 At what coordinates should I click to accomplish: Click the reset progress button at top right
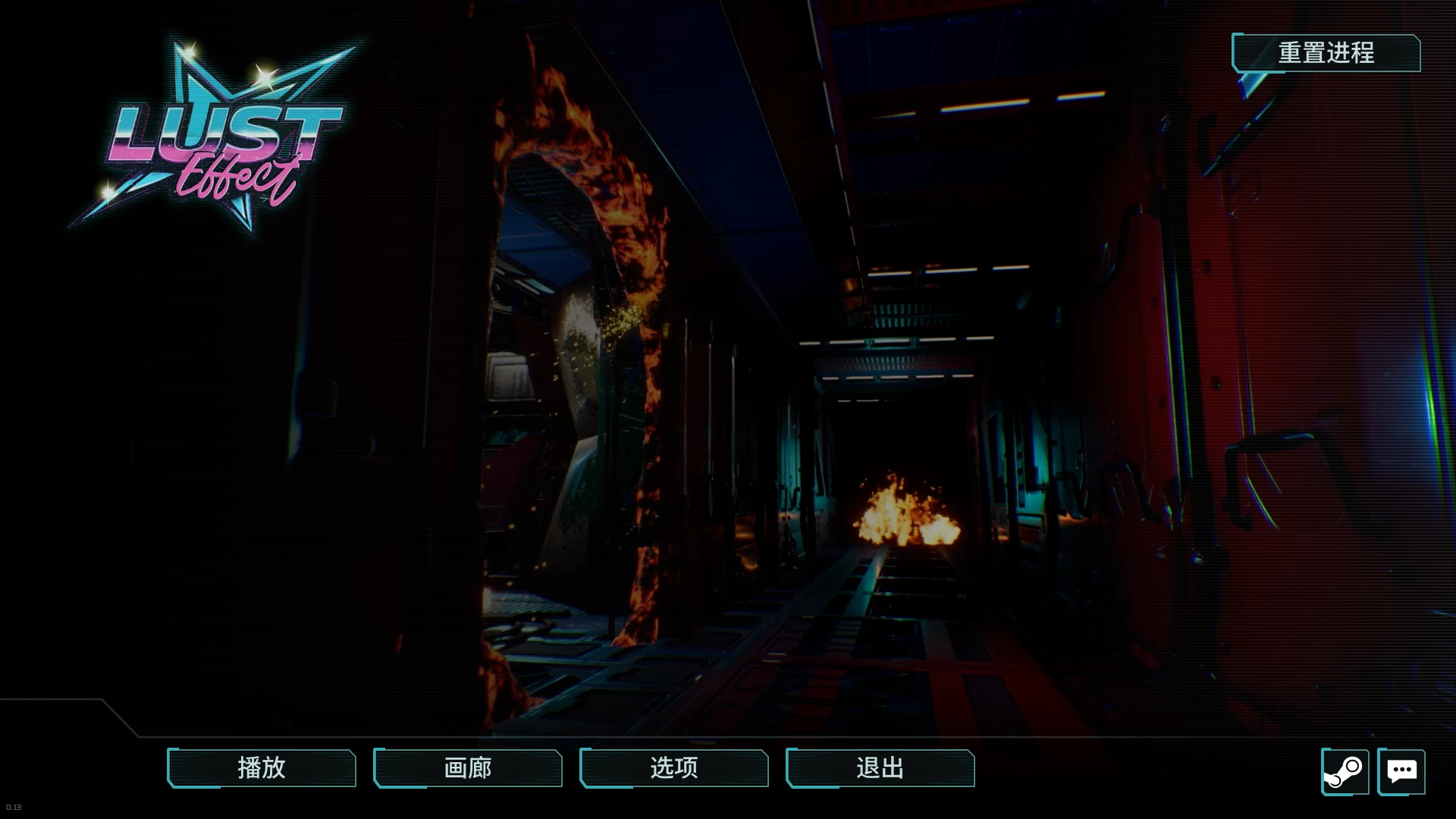(1327, 53)
